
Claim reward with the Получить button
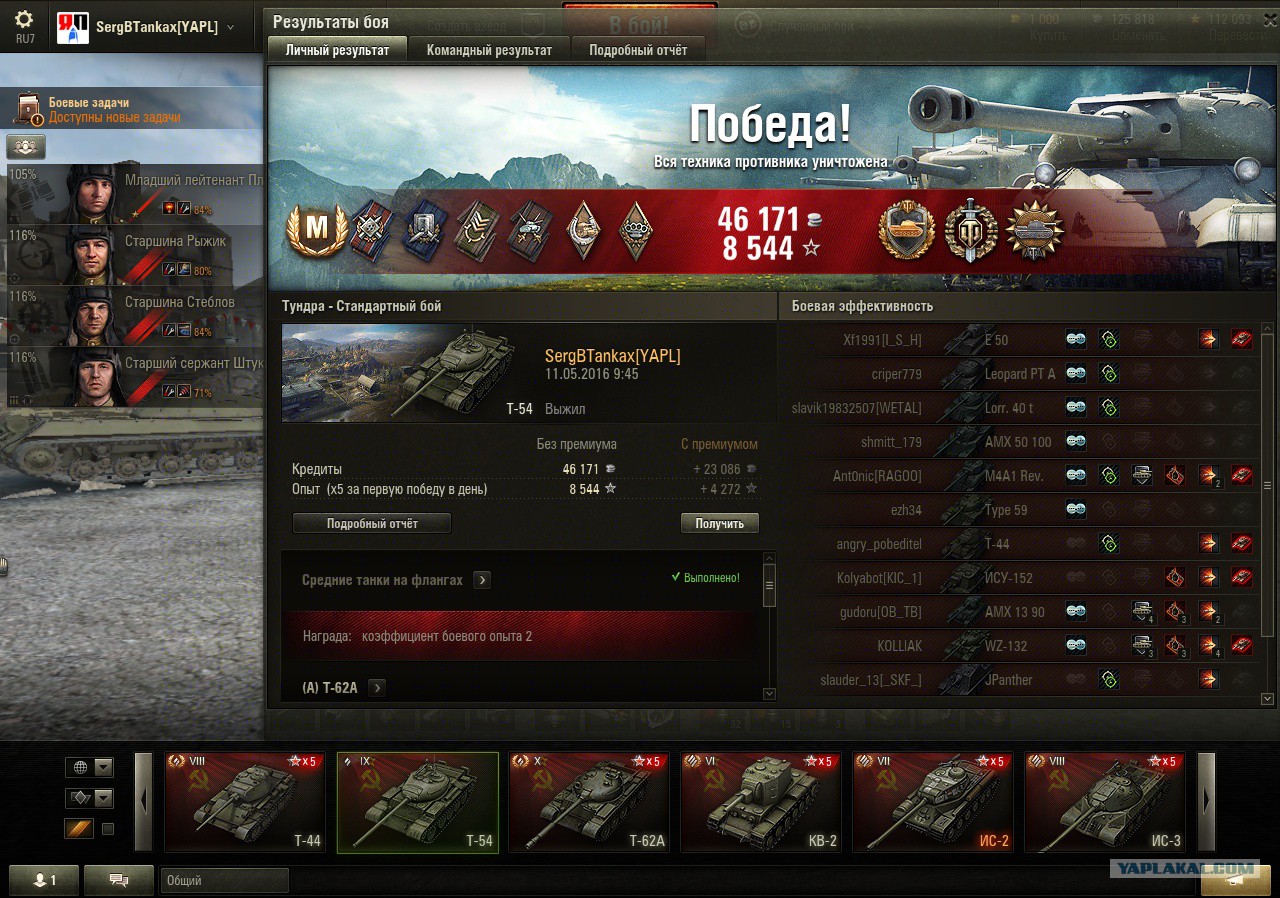(x=719, y=523)
